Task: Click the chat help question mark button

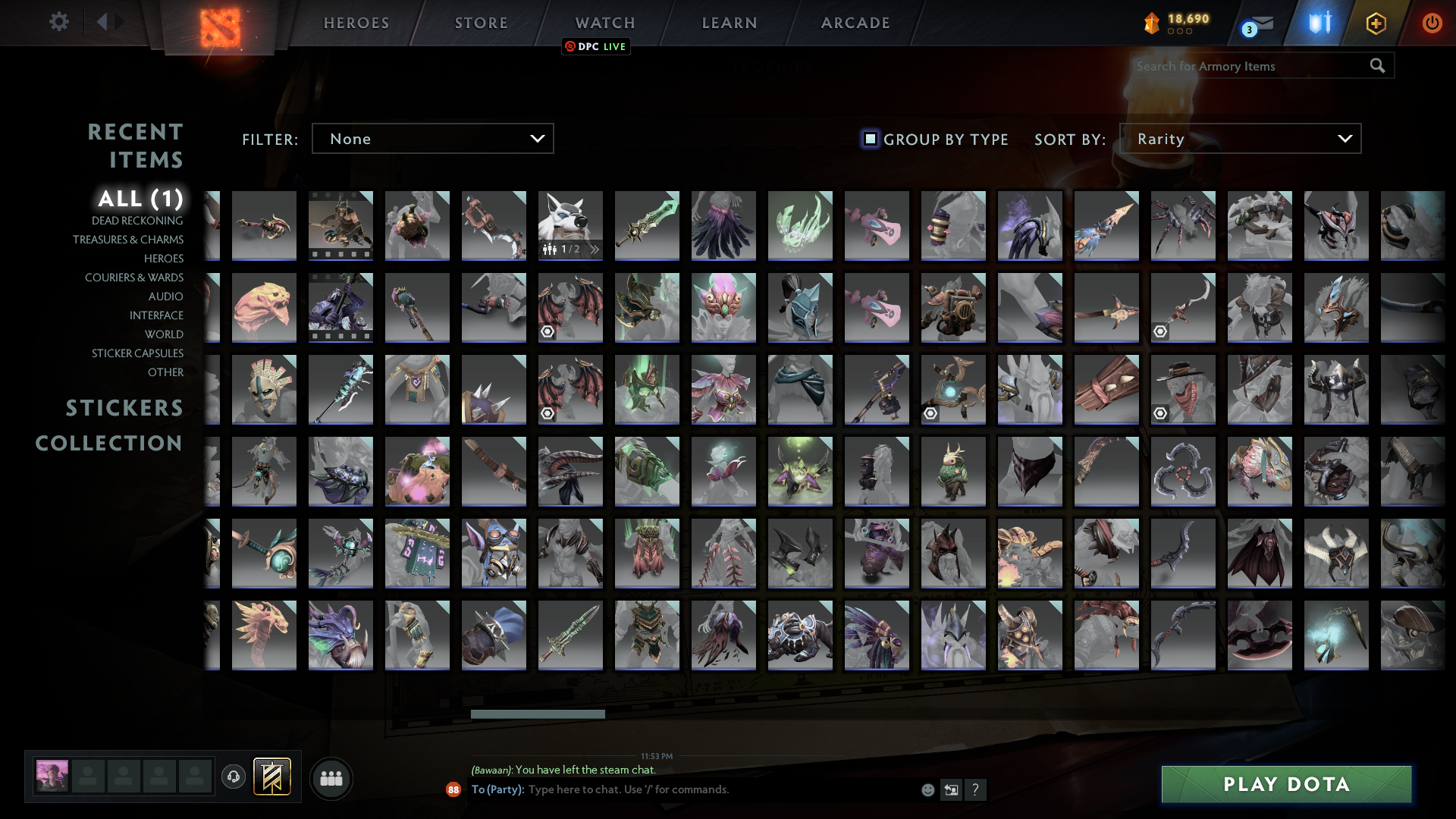Action: [976, 789]
